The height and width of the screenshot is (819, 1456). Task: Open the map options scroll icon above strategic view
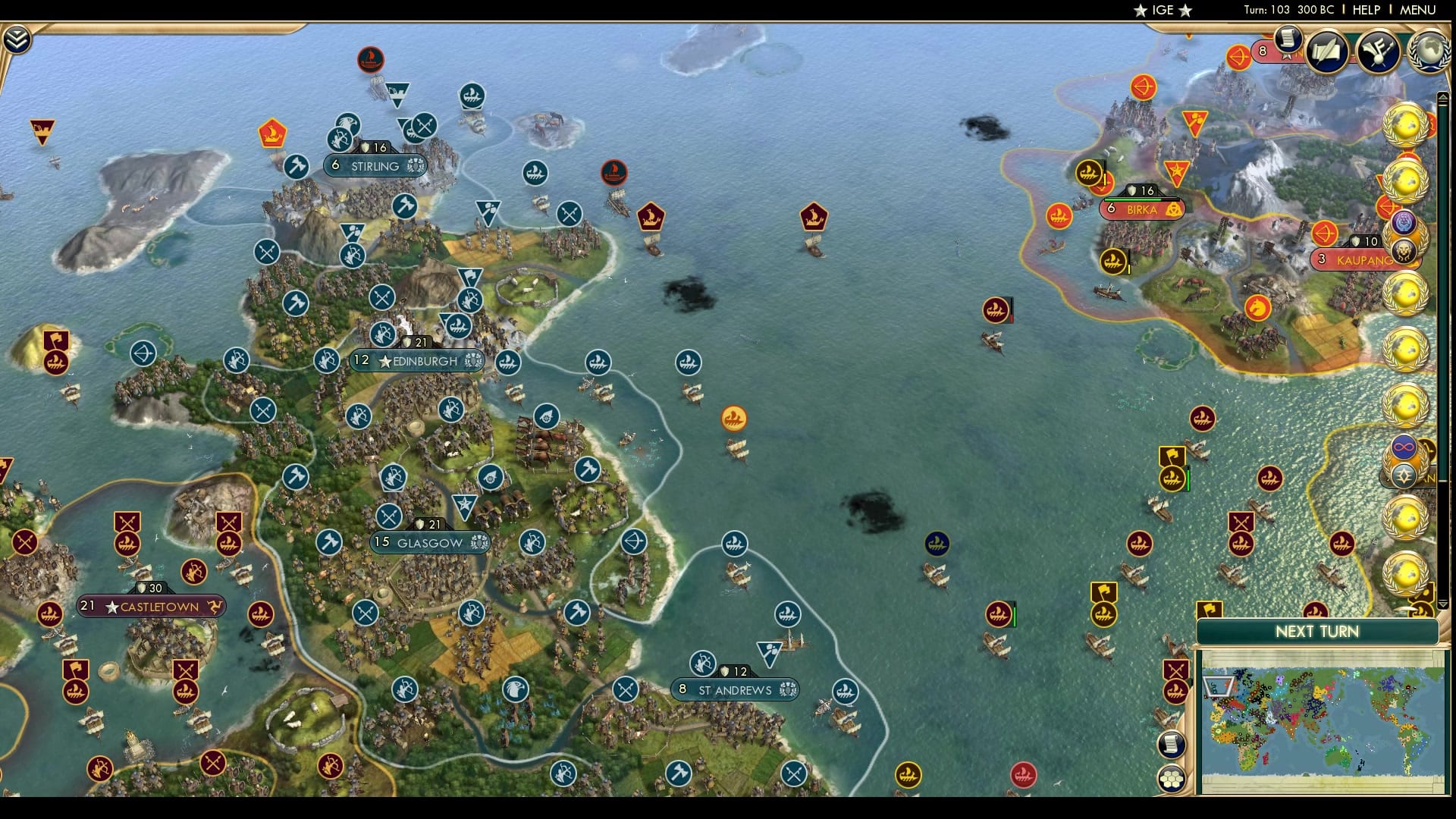1172,745
